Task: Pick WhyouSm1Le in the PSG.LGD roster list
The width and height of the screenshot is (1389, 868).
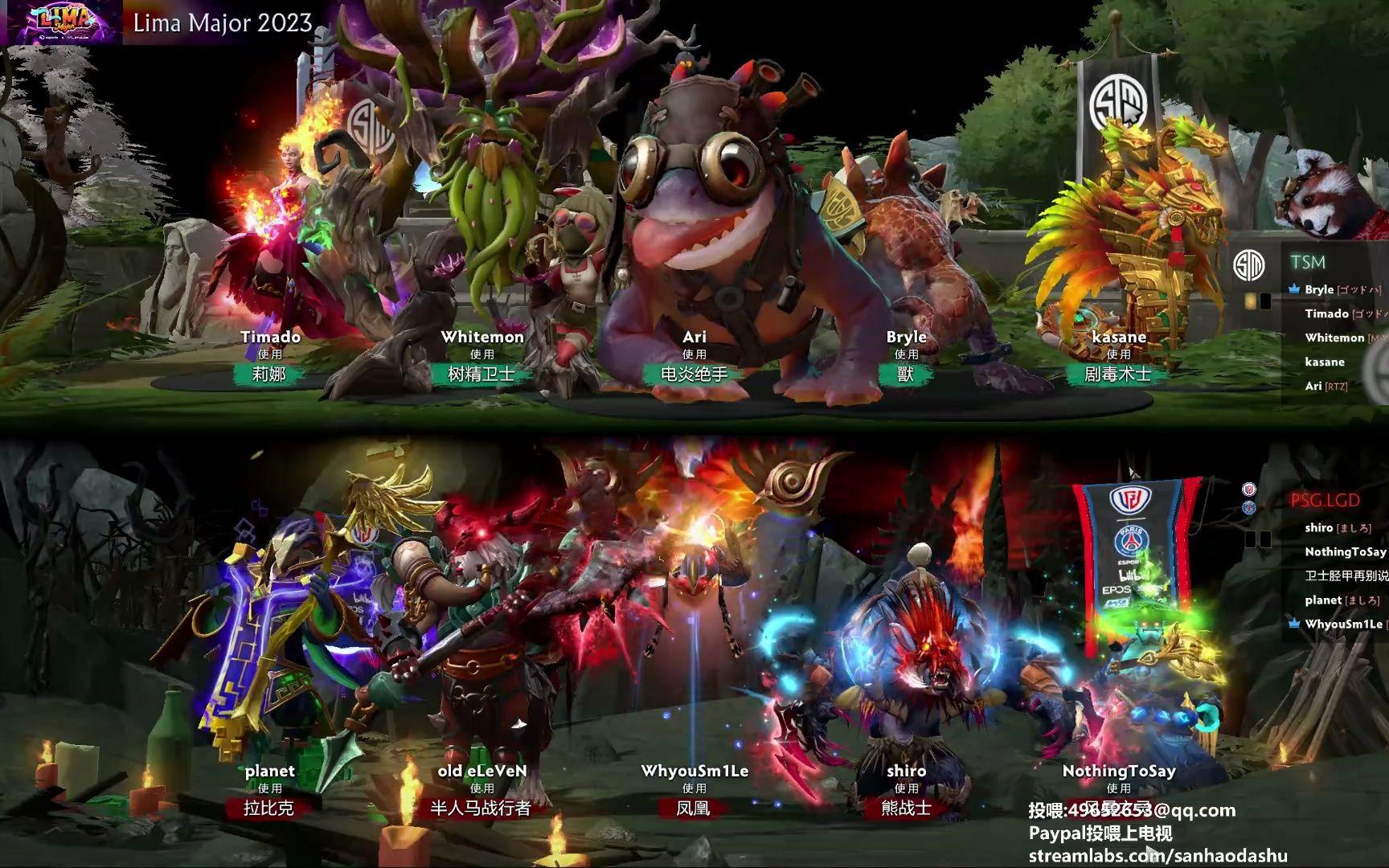Action: point(1343,624)
